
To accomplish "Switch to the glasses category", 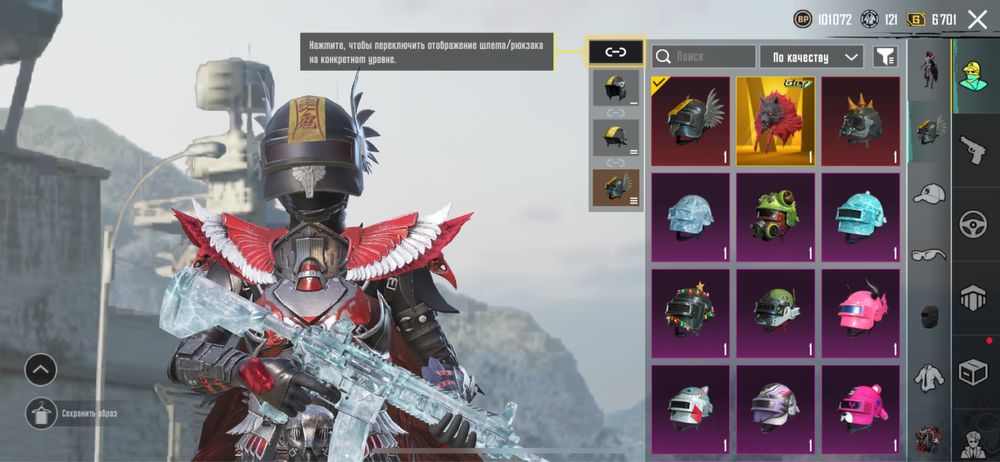I will pos(929,255).
